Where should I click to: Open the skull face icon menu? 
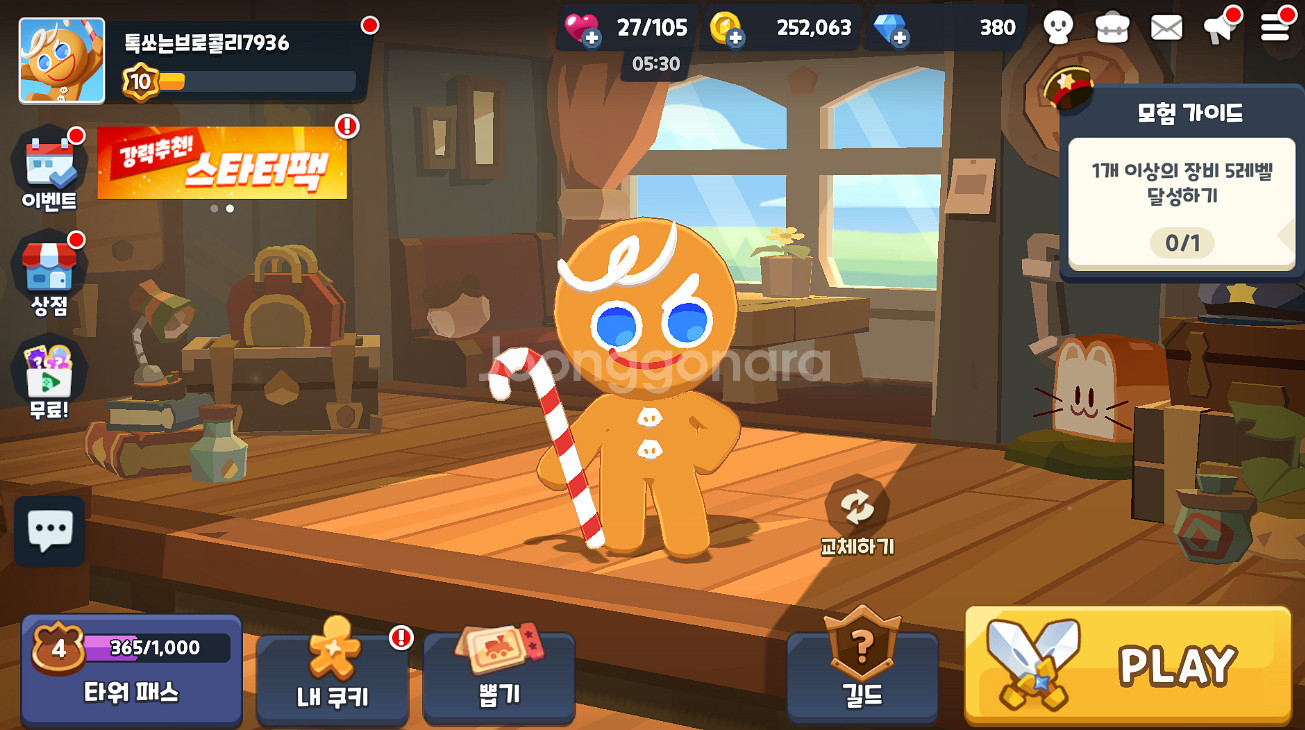pyautogui.click(x=1058, y=27)
